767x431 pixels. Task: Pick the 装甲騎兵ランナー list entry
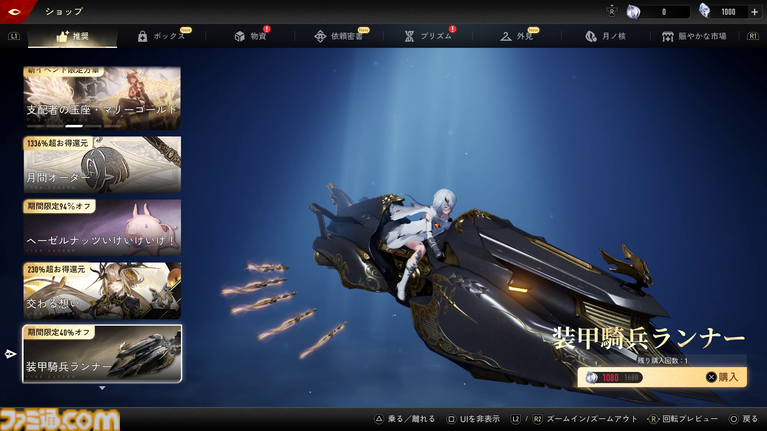point(102,354)
